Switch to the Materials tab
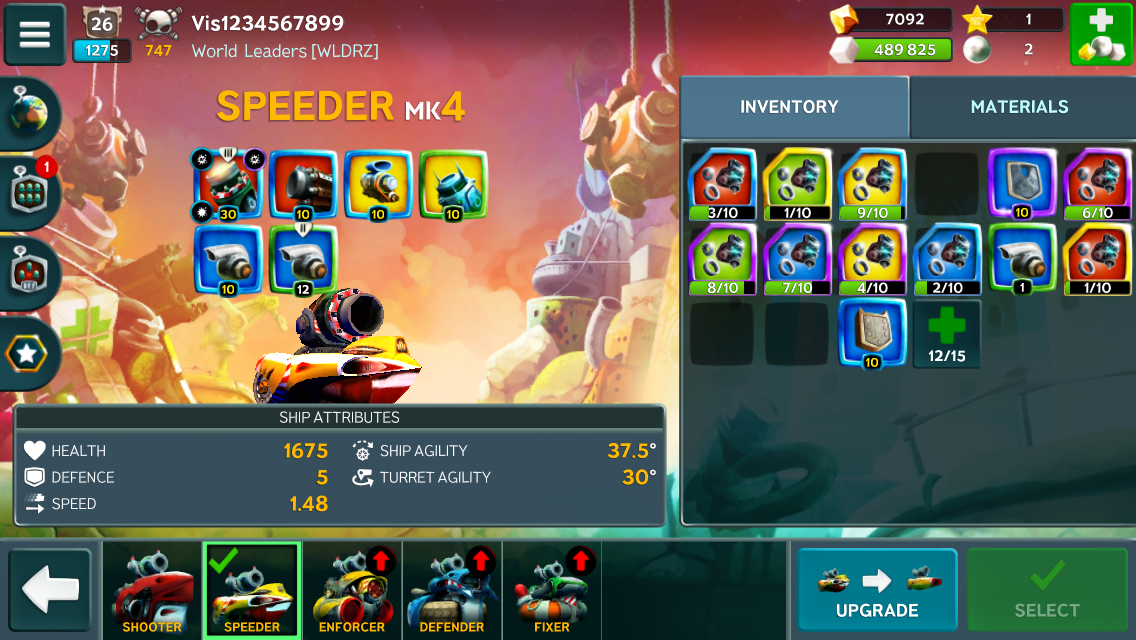The image size is (1136, 640). pyautogui.click(x=1019, y=107)
